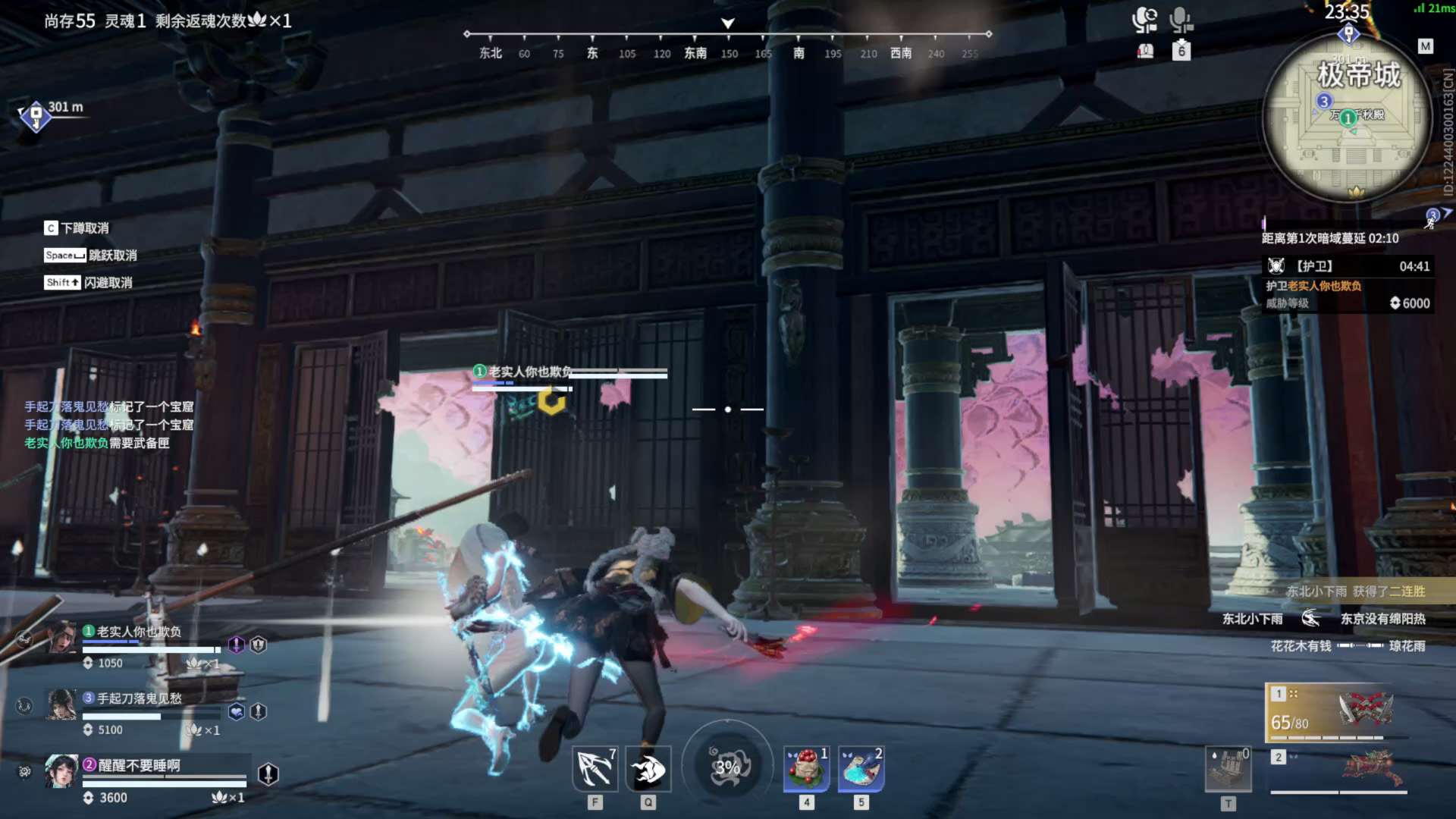This screenshot has width=1456, height=819.
Task: Toggle the microphone icon
Action: click(x=1180, y=20)
